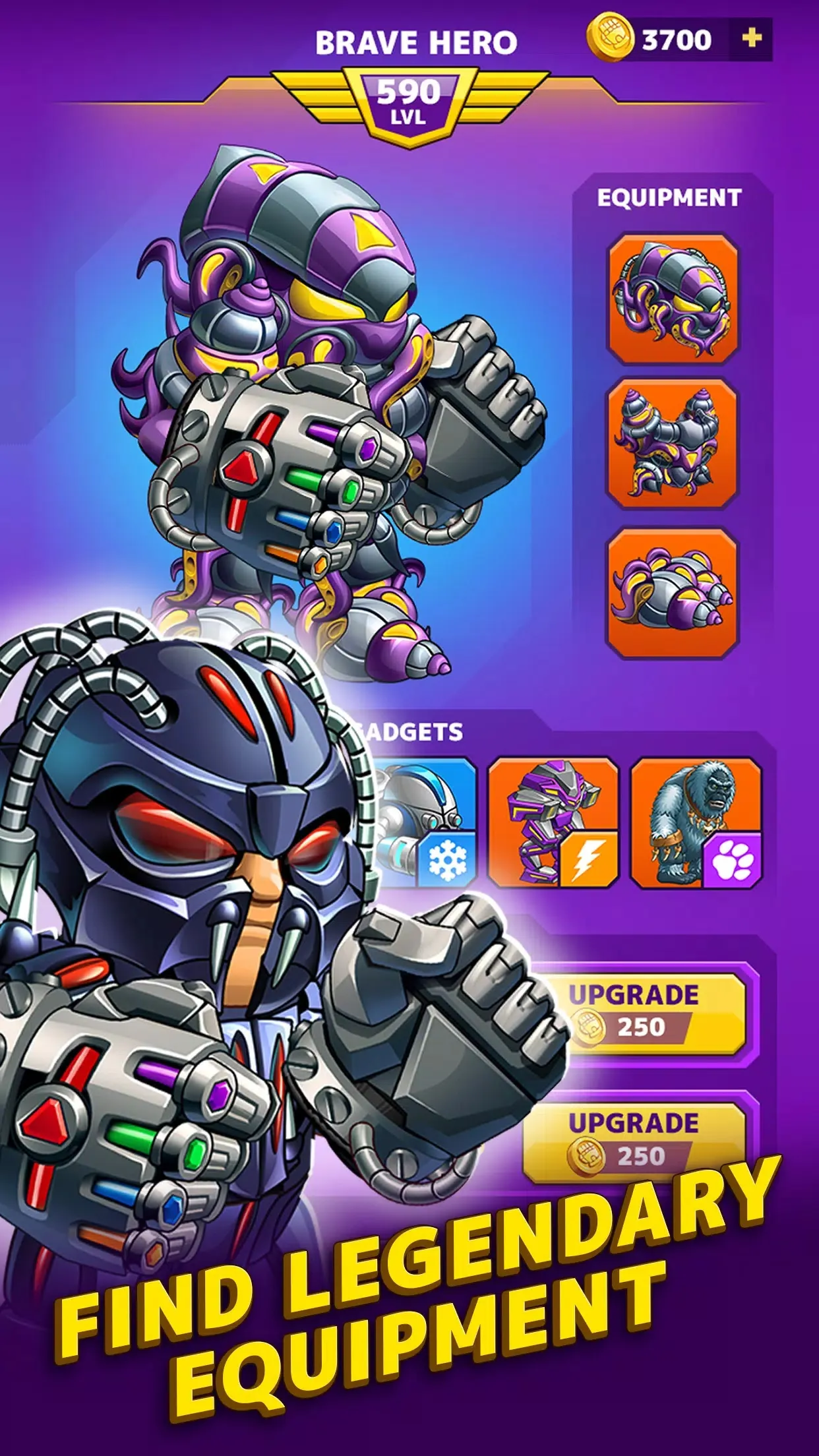The height and width of the screenshot is (1456, 819).
Task: Select the octopus helmet equipment slot
Action: (x=672, y=300)
